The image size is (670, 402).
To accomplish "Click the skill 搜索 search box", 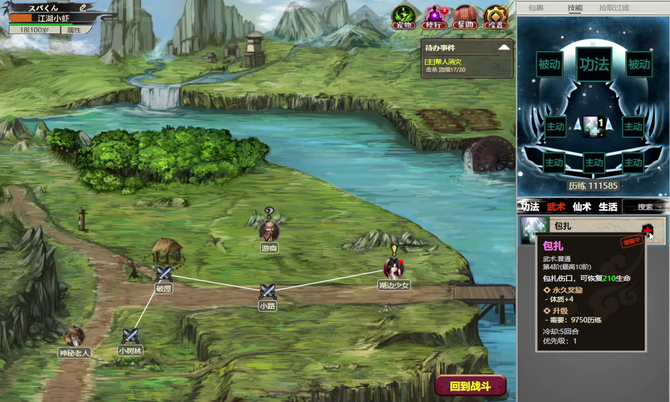I will click(648, 207).
